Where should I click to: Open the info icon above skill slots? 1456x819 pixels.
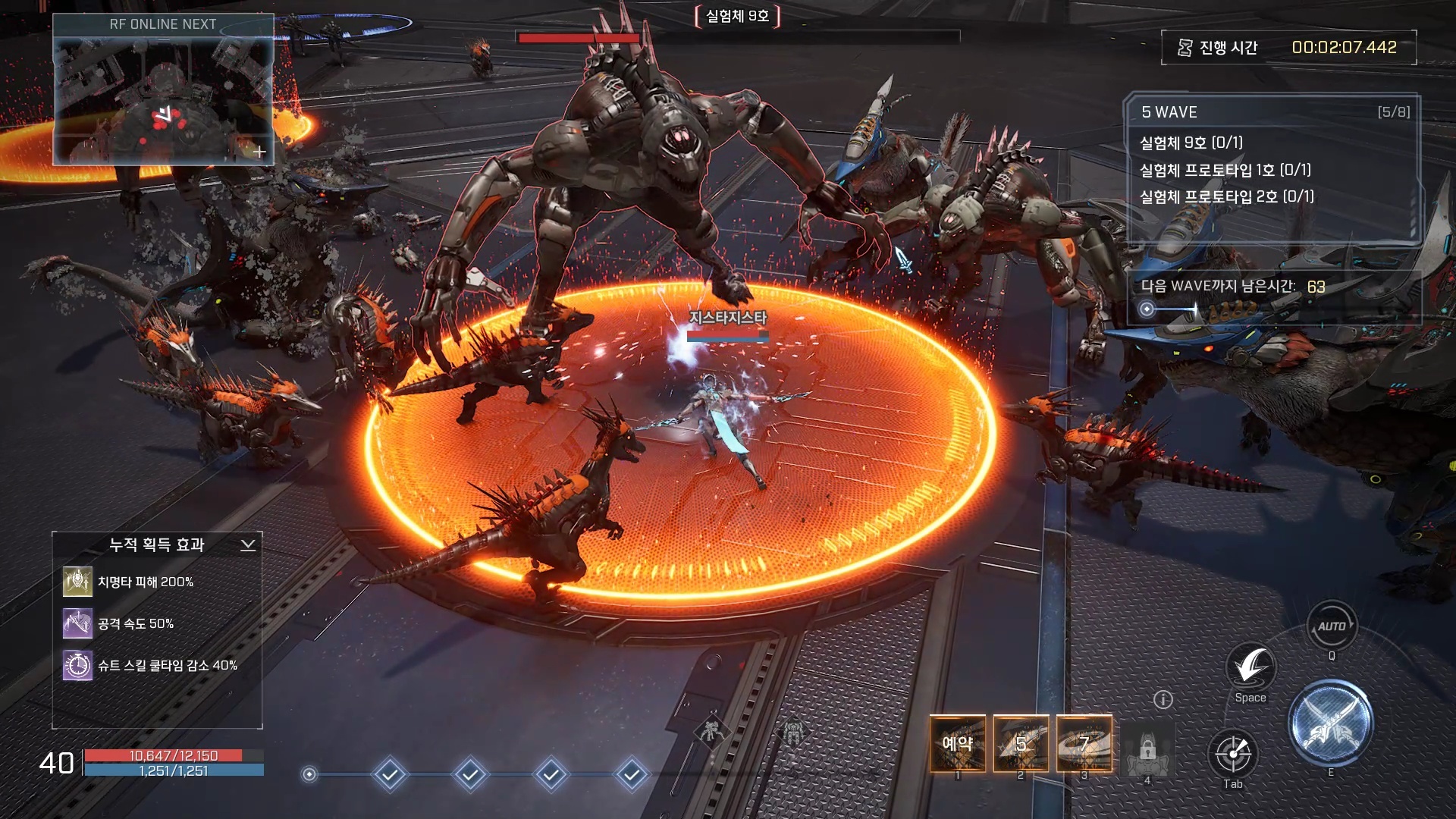tap(1163, 700)
